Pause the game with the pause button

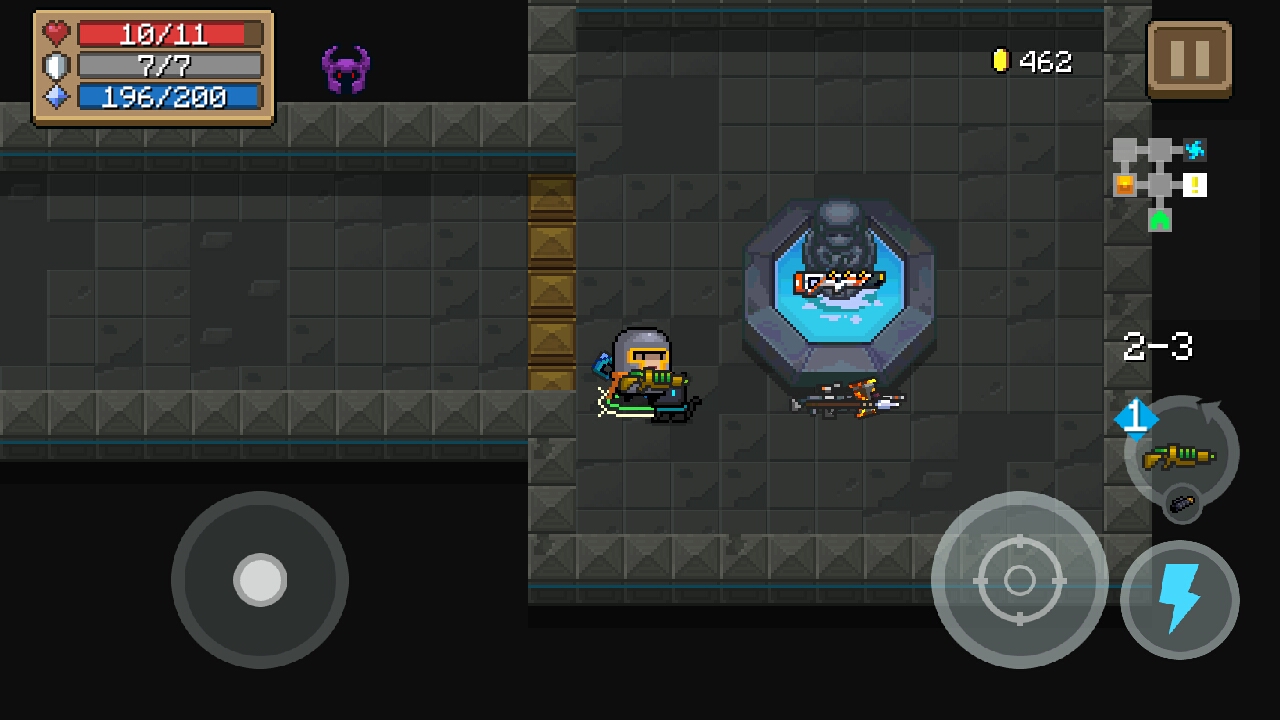point(1189,59)
